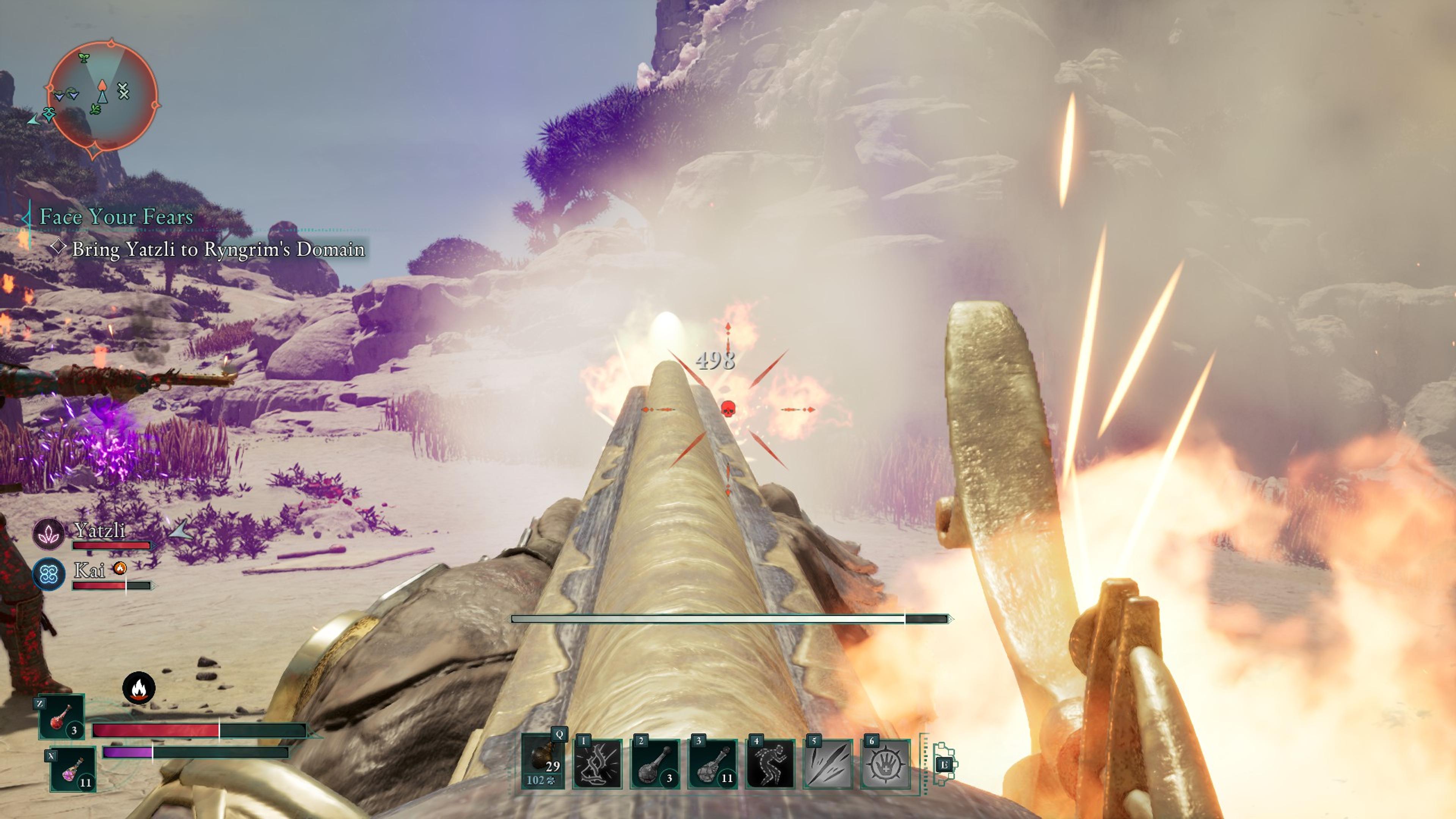Use the hotbar flask with count 11
The height and width of the screenshot is (819, 1456).
pos(713,764)
